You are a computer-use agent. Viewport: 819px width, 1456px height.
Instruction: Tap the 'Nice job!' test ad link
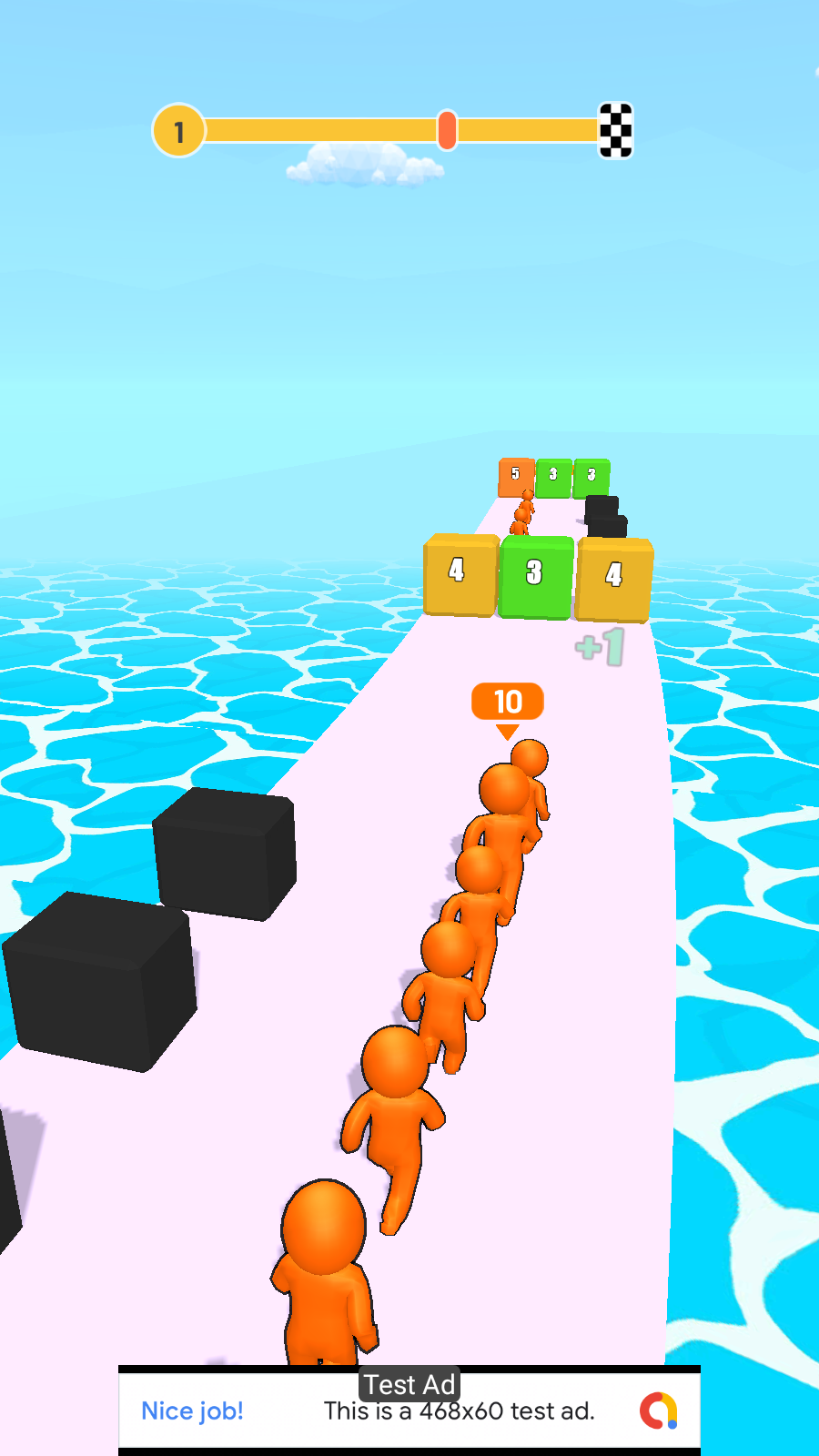tap(192, 1410)
